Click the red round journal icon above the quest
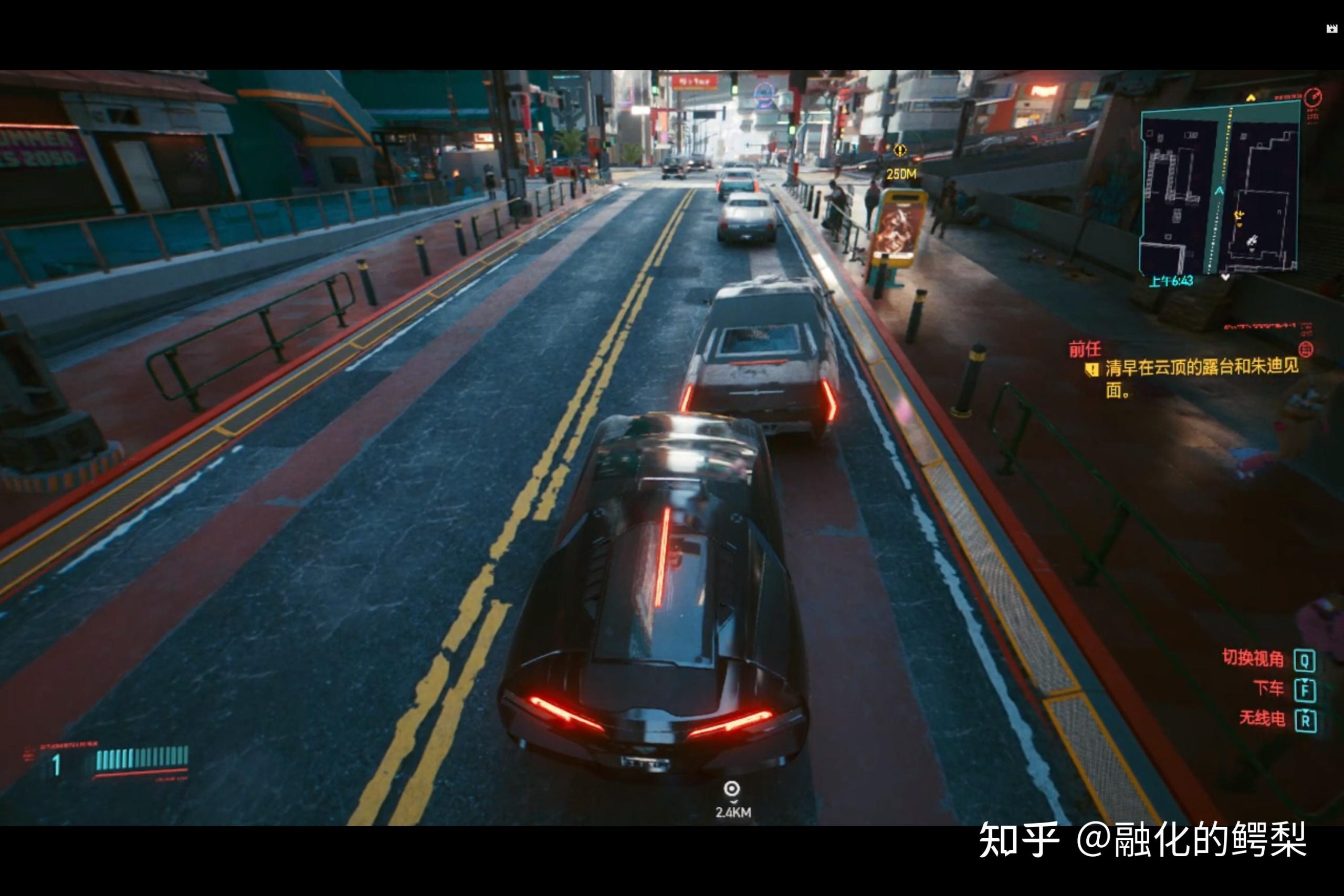This screenshot has width=1344, height=896. 1306,349
